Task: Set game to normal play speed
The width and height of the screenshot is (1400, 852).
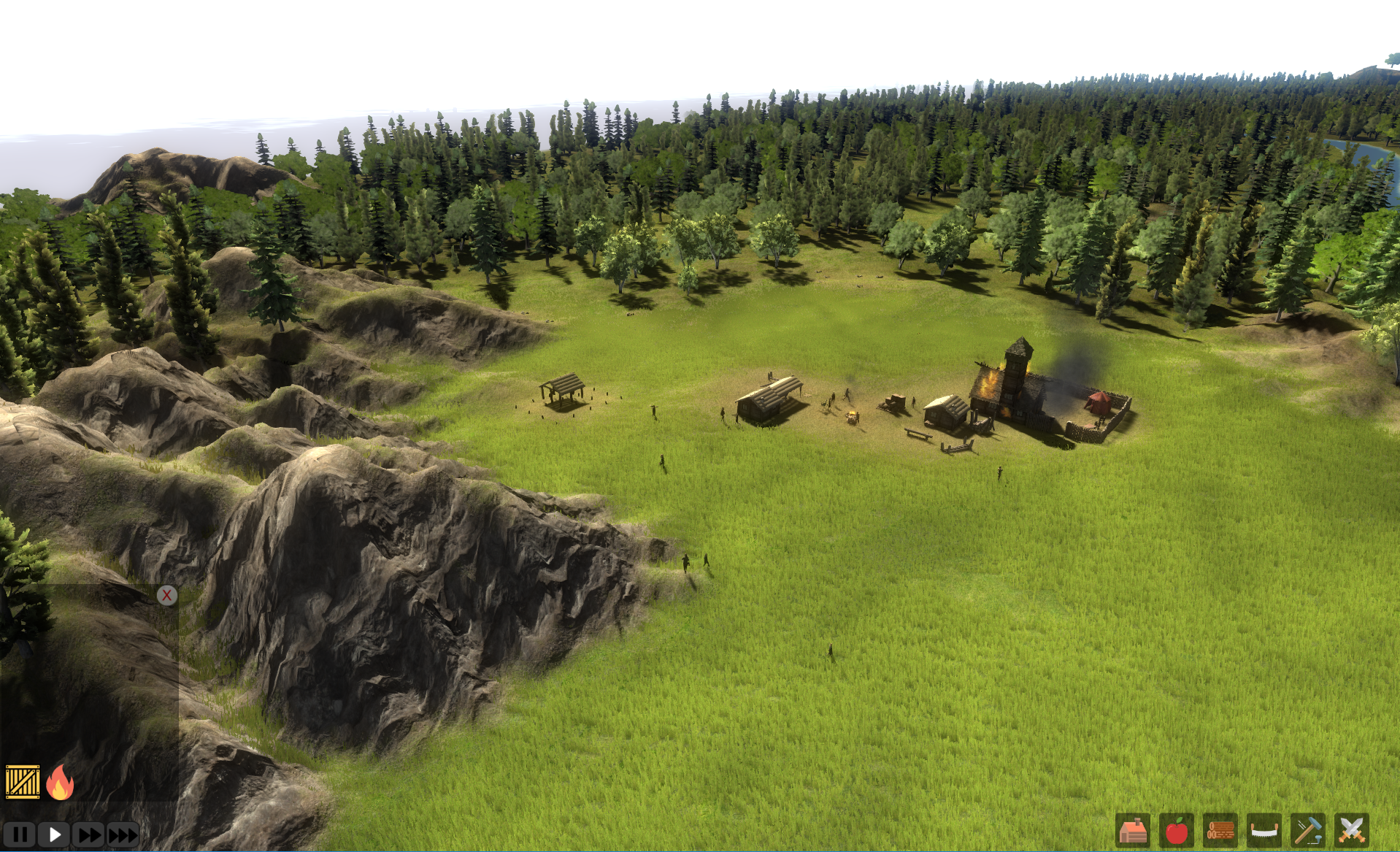Action: pyautogui.click(x=54, y=834)
